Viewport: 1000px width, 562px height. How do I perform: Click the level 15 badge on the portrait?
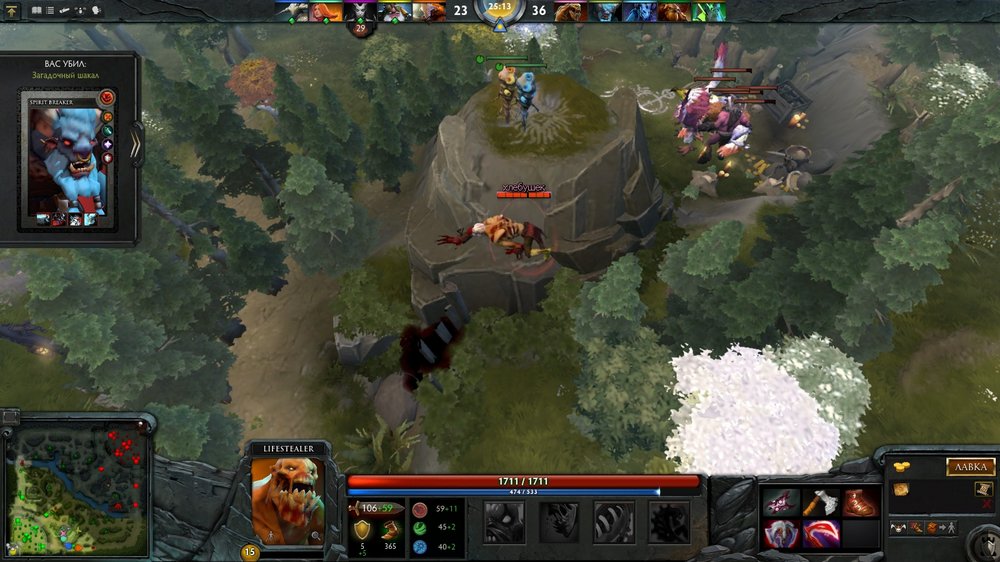[249, 551]
